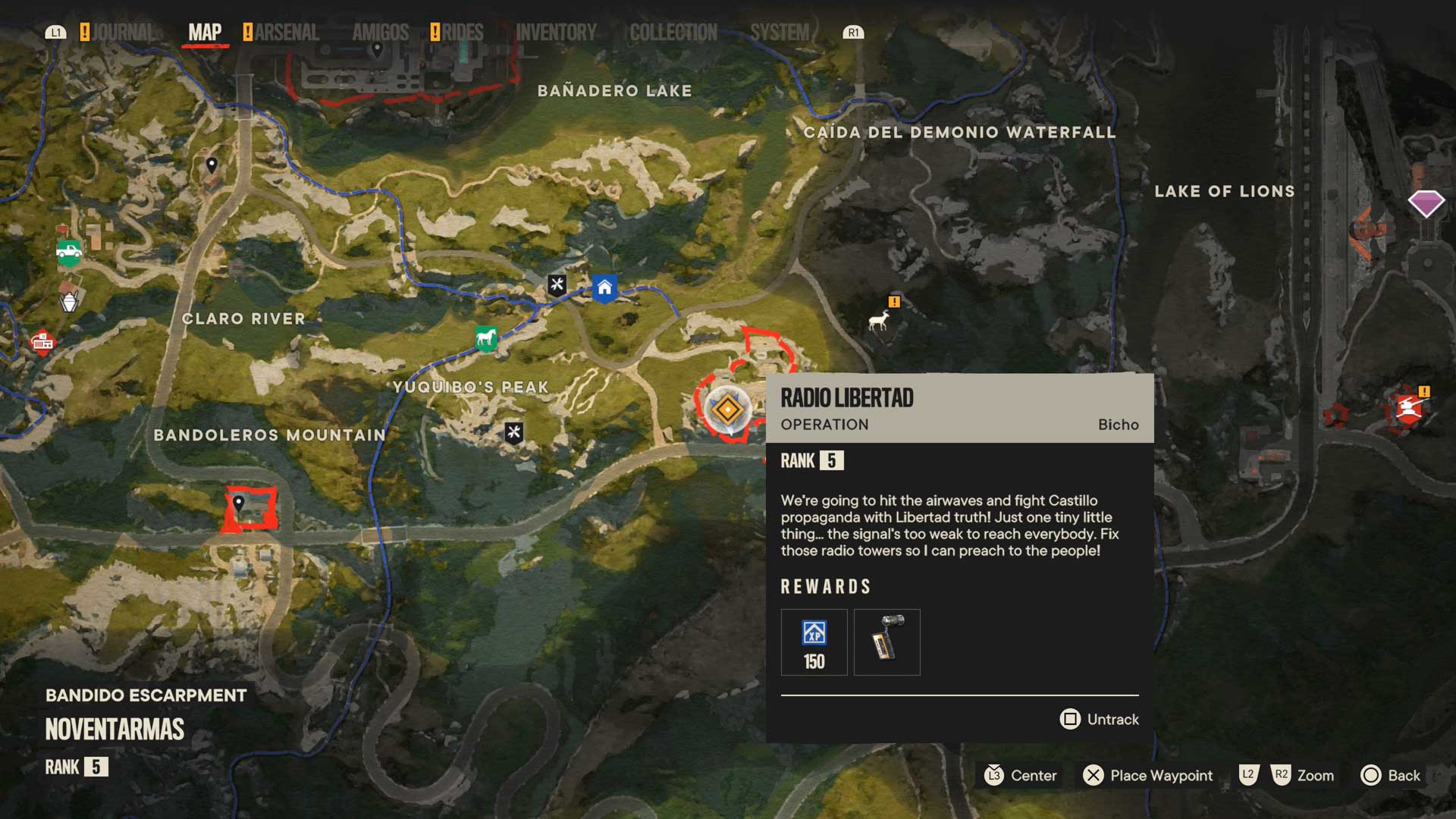Screen dimensions: 1456x819
Task: Select the Map tab
Action: 205,33
